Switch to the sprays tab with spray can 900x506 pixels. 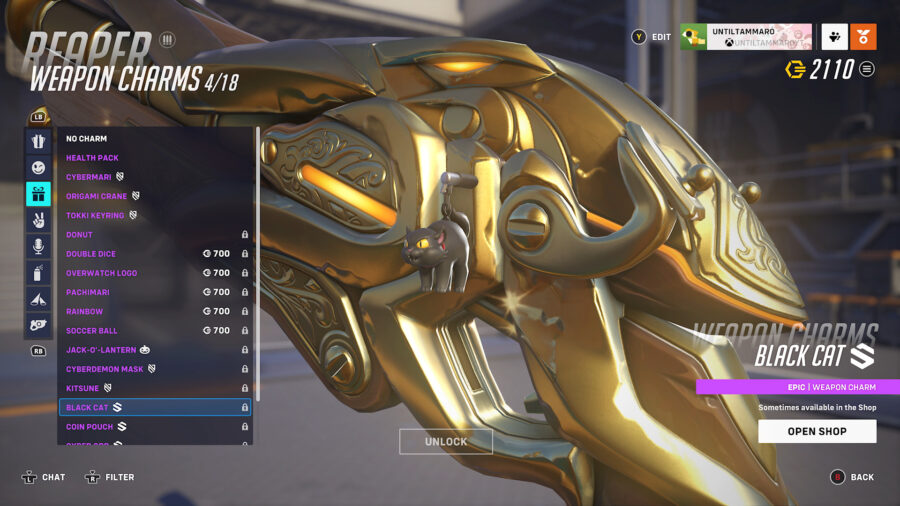pos(38,273)
